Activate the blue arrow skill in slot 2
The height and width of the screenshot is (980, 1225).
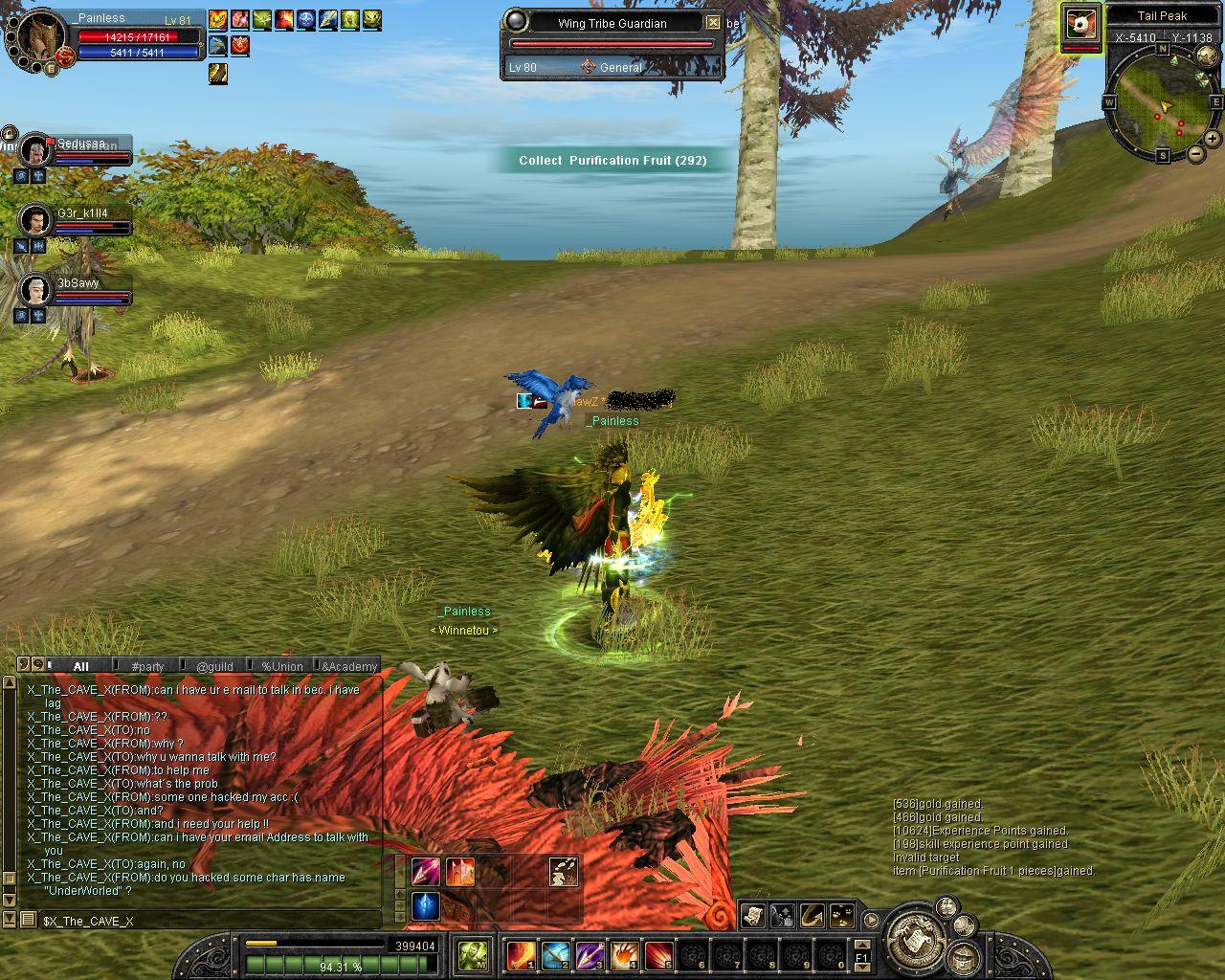555,955
